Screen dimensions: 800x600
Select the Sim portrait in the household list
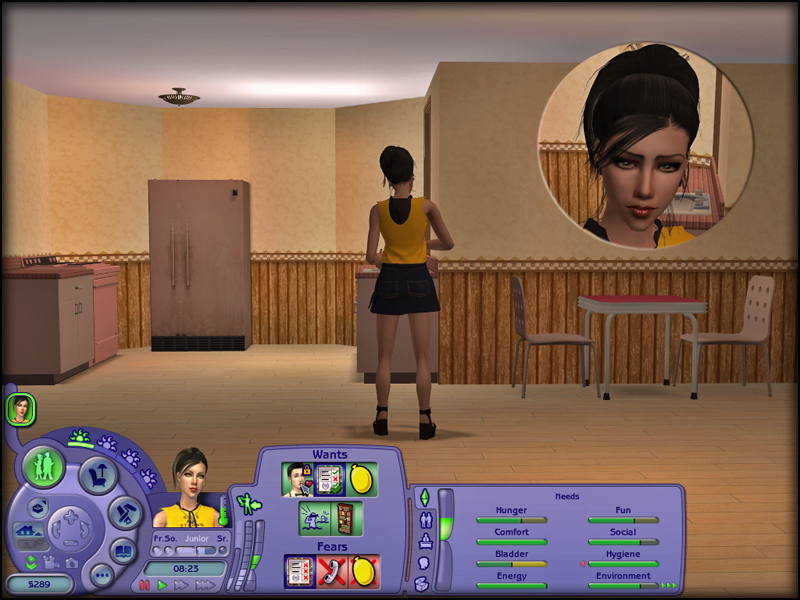pos(20,408)
